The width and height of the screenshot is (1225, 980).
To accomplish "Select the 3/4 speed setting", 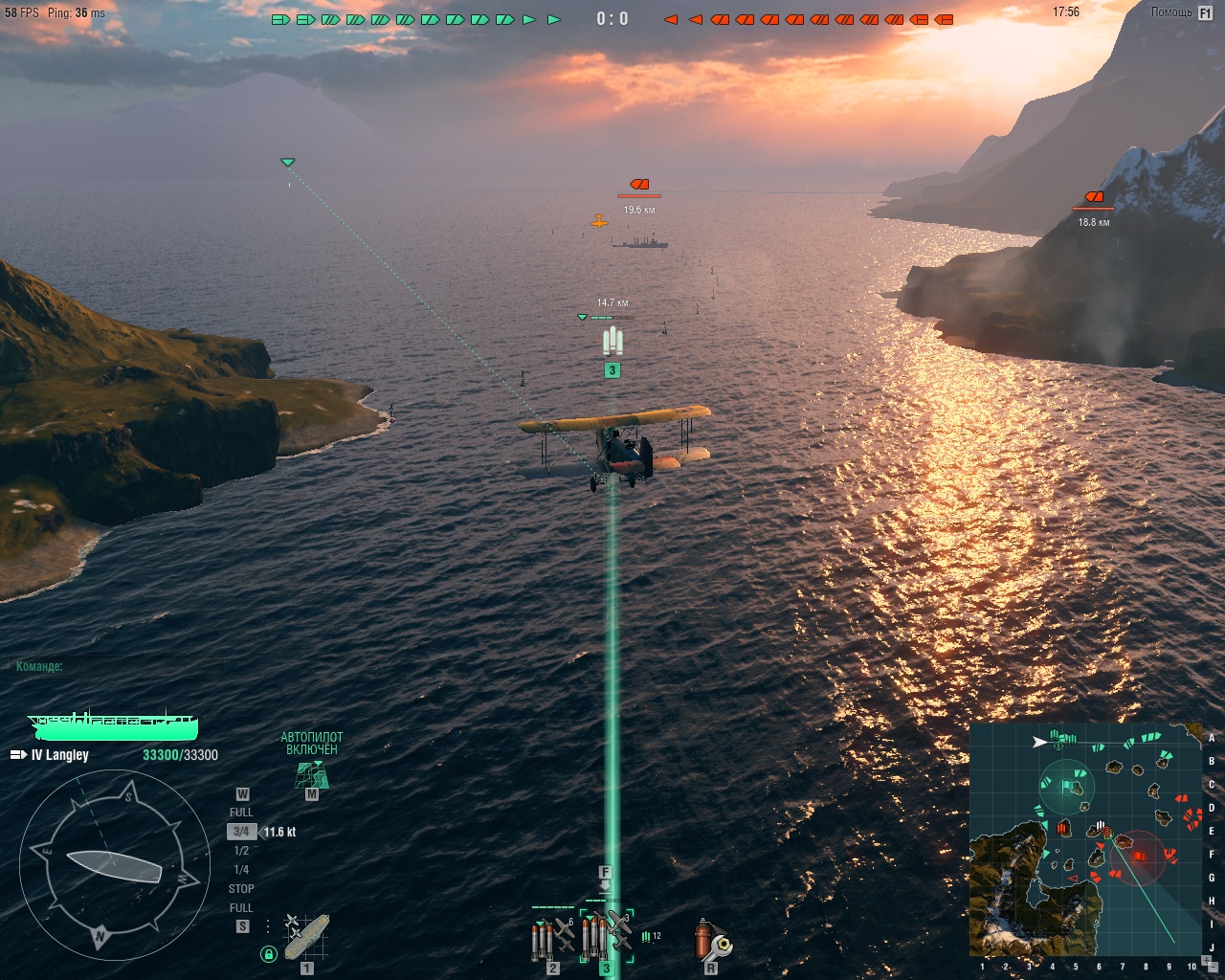I will coord(241,832).
